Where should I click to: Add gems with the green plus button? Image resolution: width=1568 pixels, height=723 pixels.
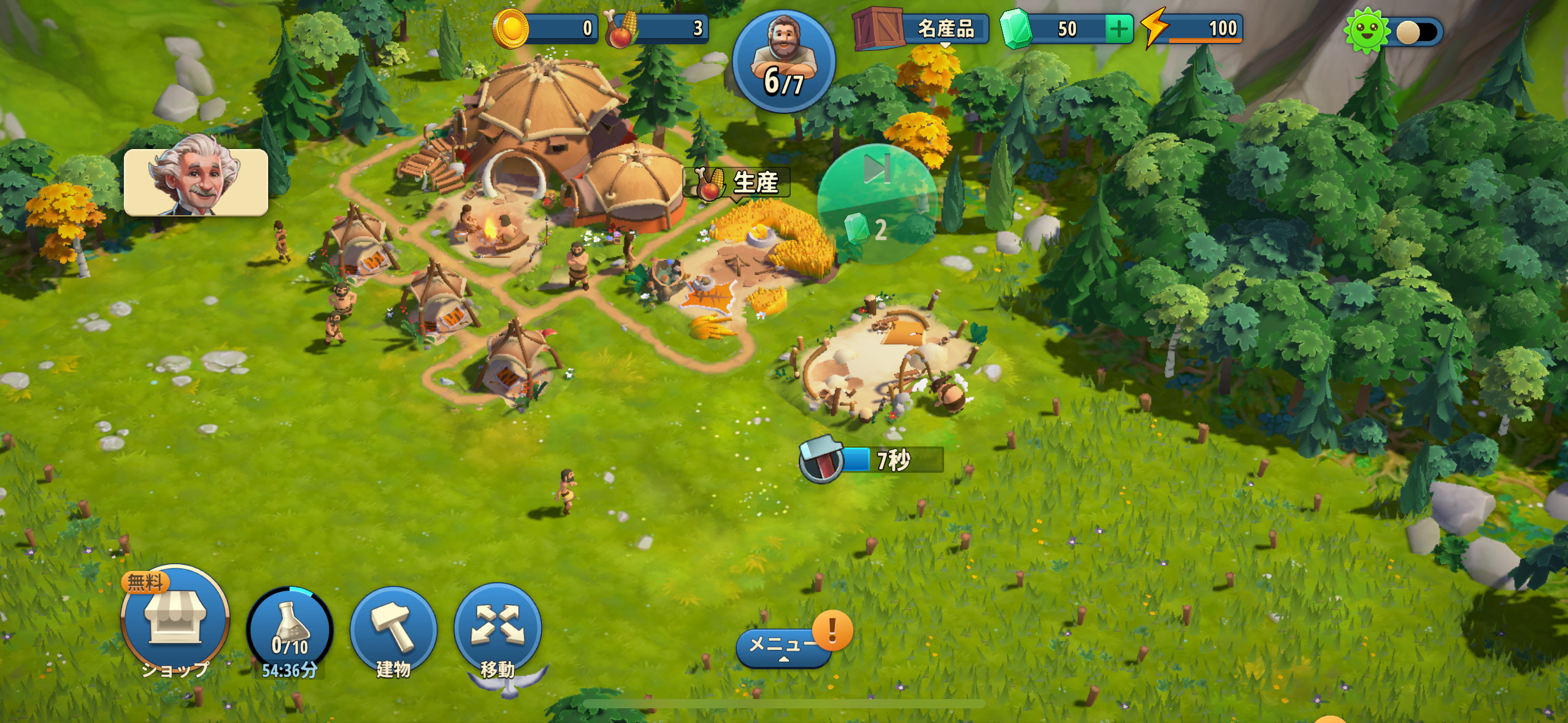1118,29
